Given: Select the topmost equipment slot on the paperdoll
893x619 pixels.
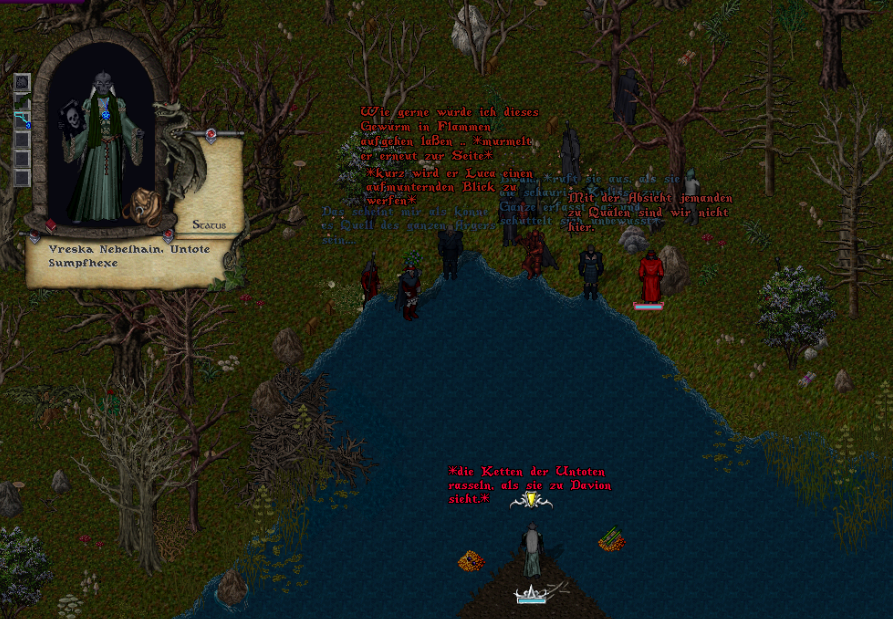Looking at the screenshot, I should [x=22, y=82].
